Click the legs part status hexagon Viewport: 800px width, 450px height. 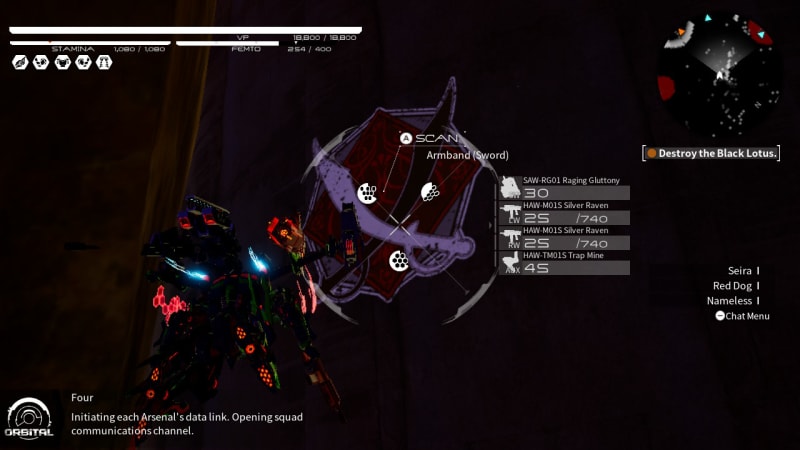tap(104, 62)
